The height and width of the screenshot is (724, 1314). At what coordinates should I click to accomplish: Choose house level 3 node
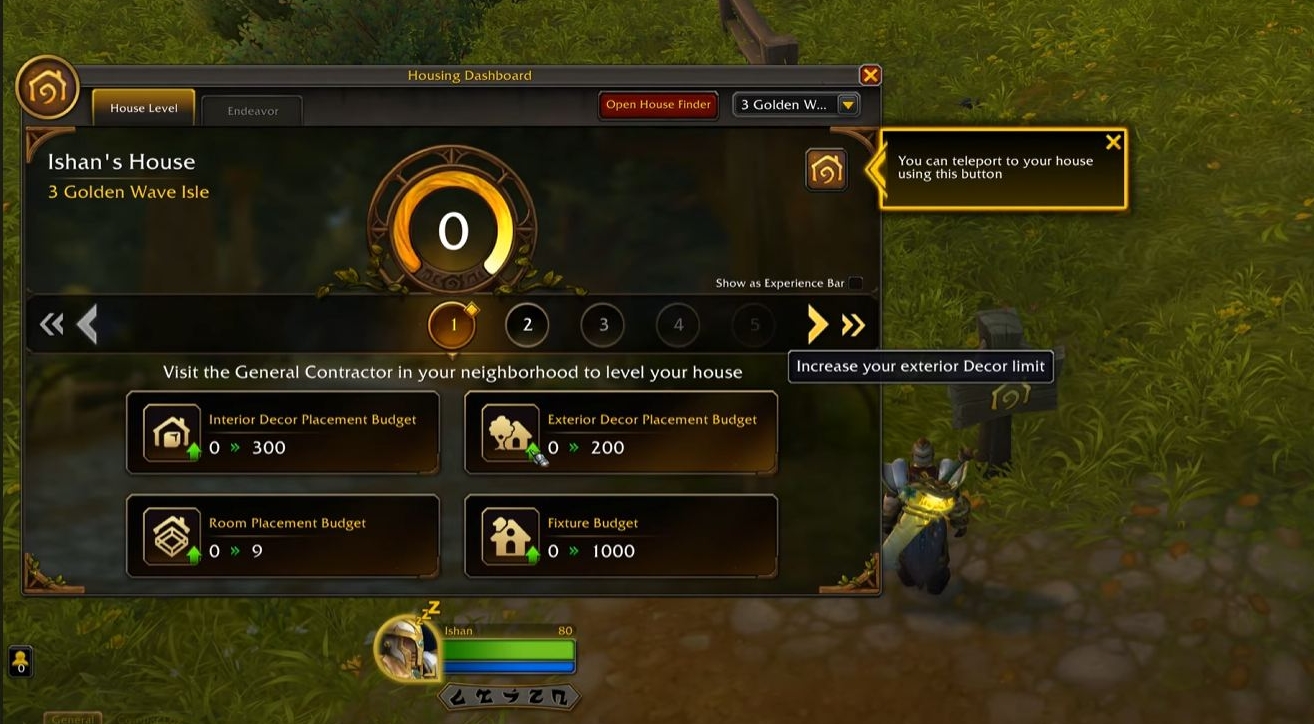[603, 324]
